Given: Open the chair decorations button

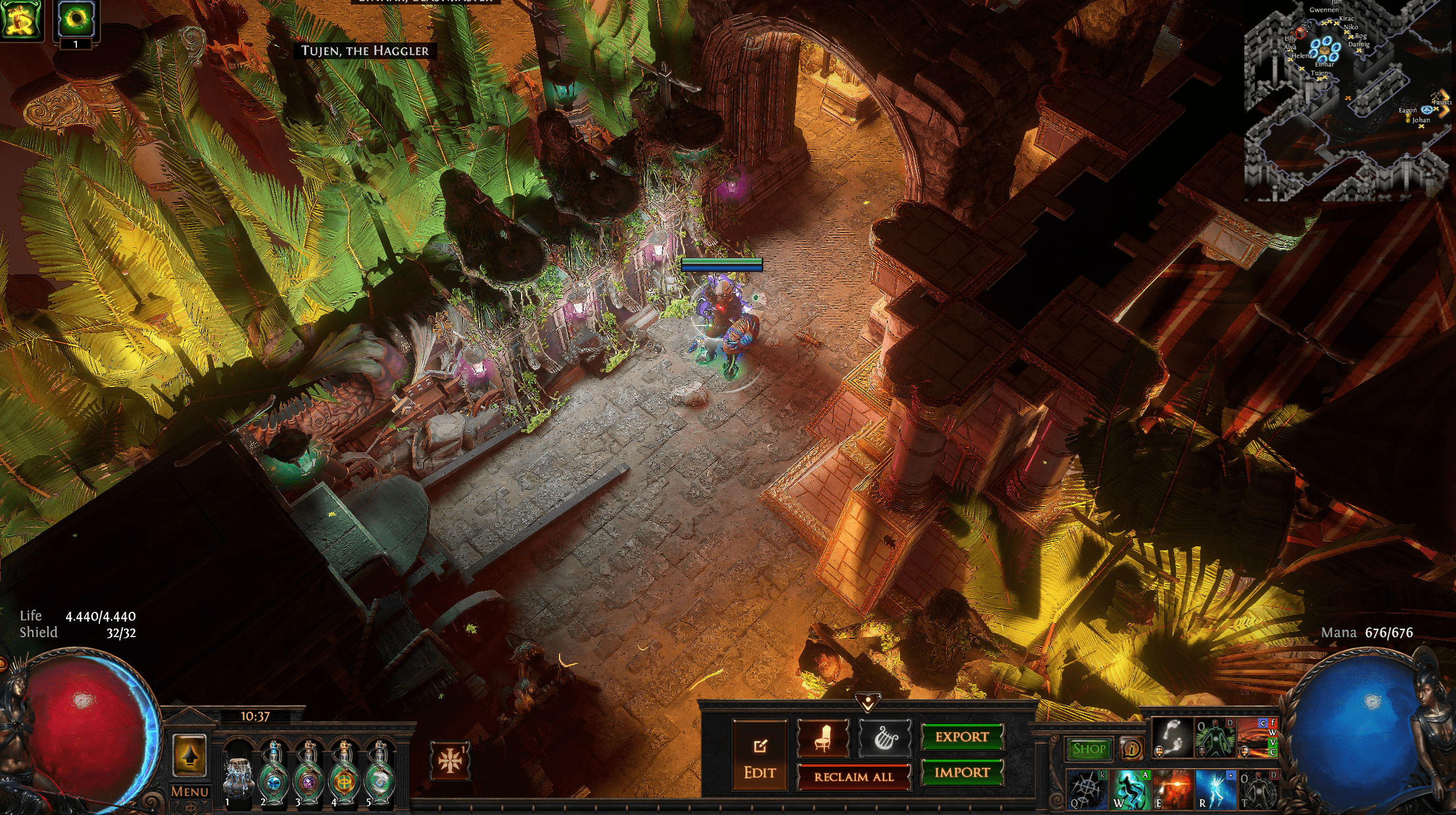Looking at the screenshot, I should [822, 738].
